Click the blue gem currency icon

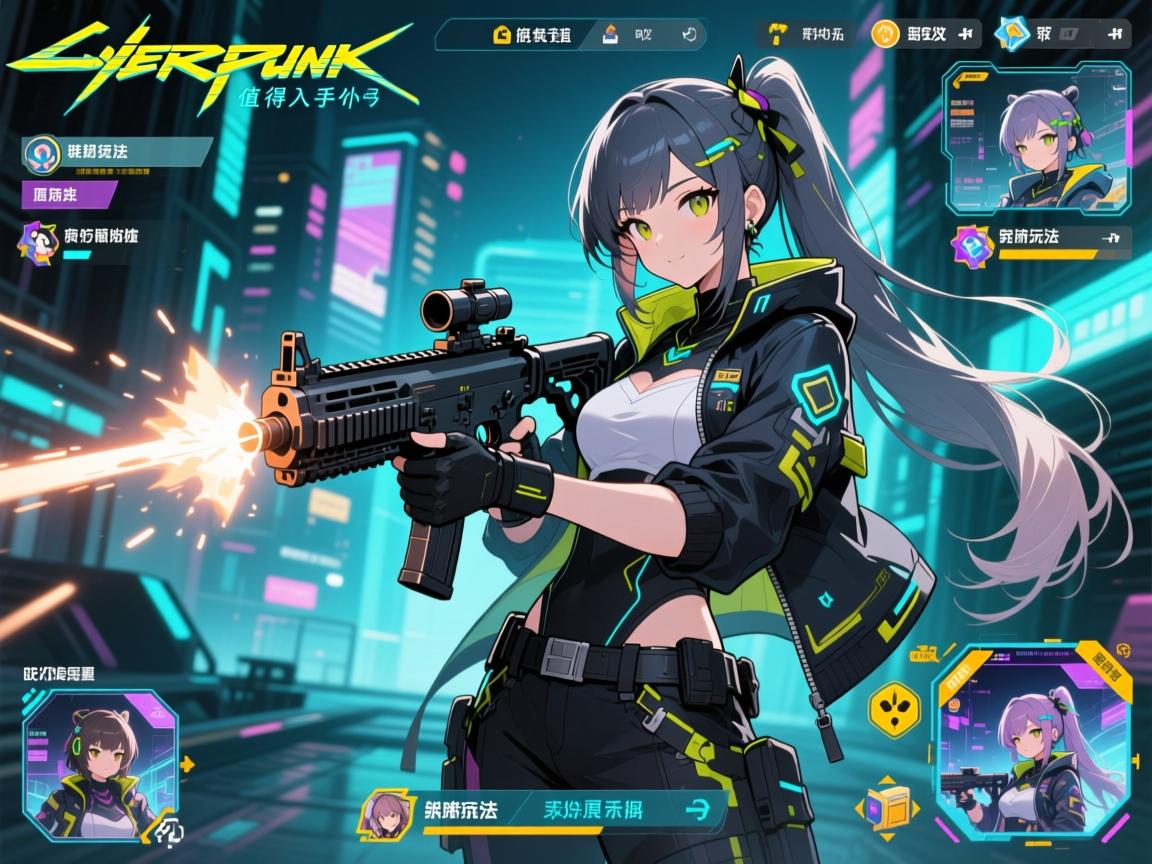tap(1012, 34)
